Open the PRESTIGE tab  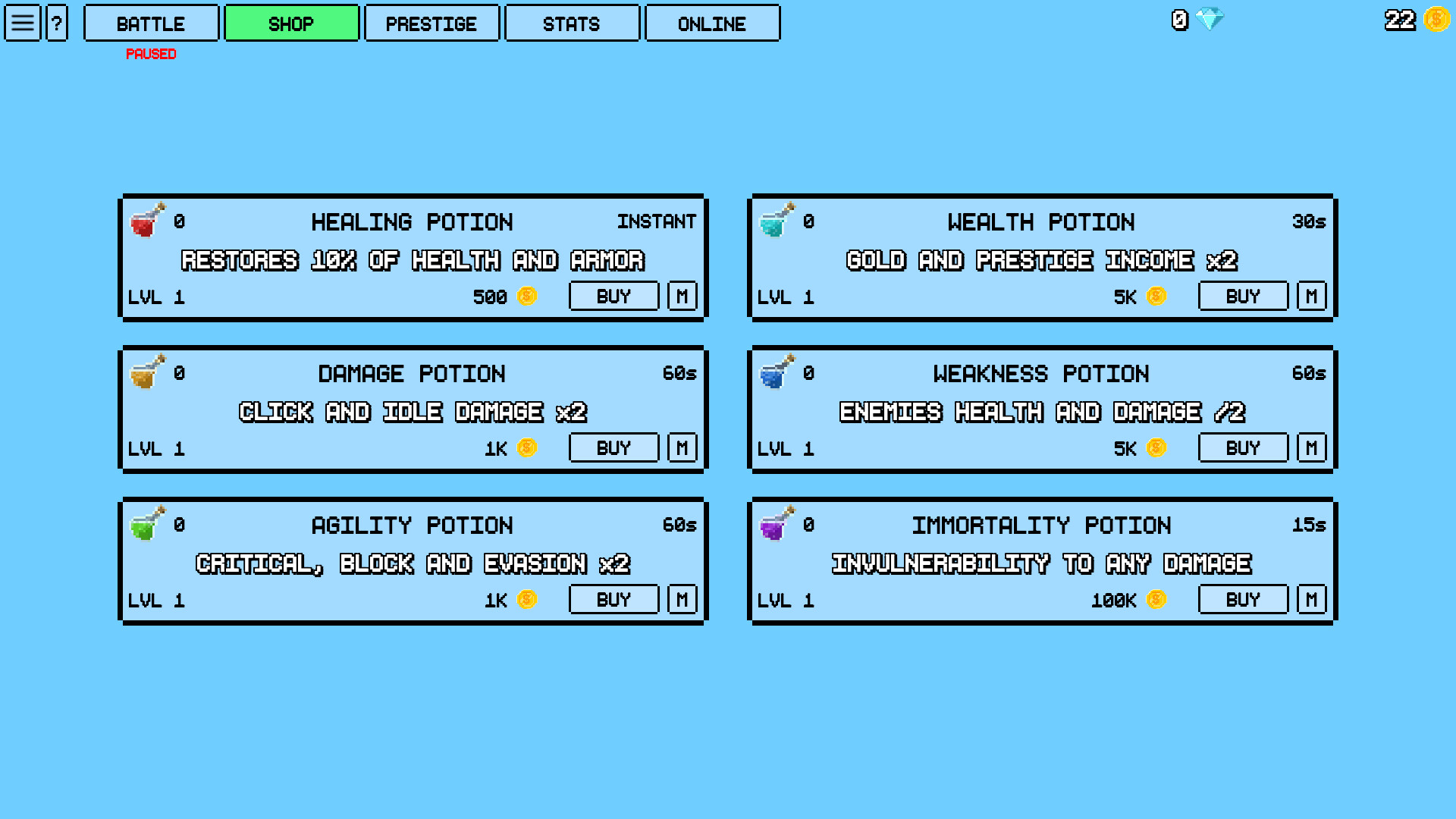[x=431, y=23]
